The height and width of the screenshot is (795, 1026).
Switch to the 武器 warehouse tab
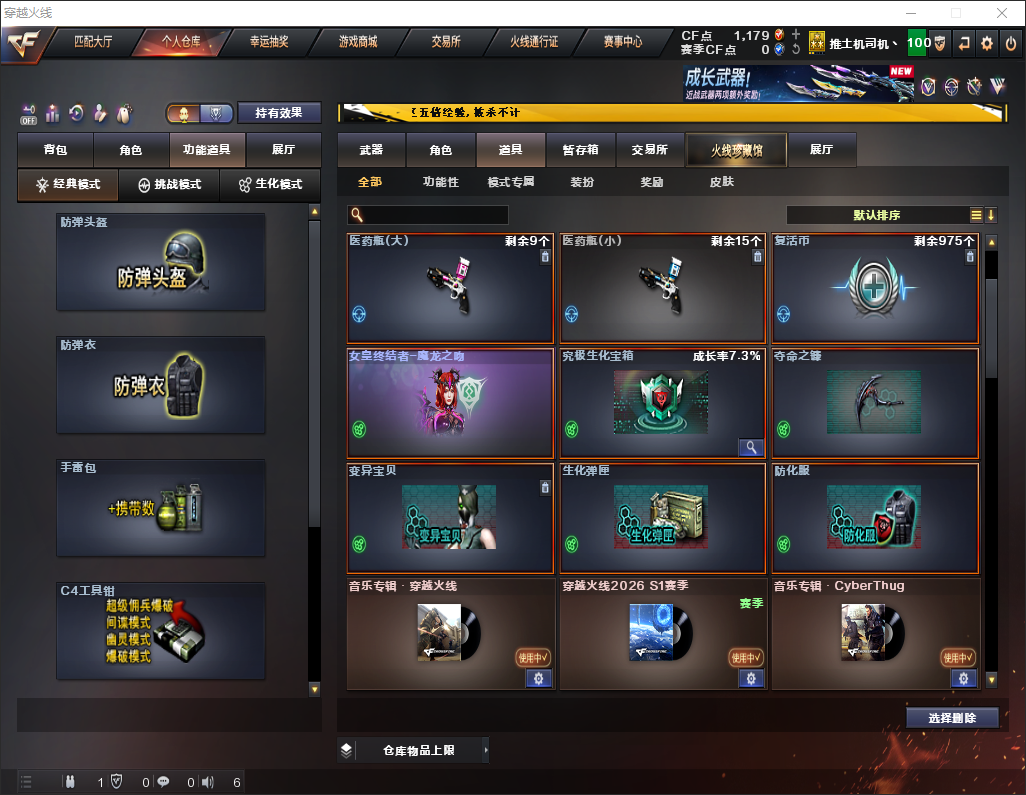click(x=371, y=150)
